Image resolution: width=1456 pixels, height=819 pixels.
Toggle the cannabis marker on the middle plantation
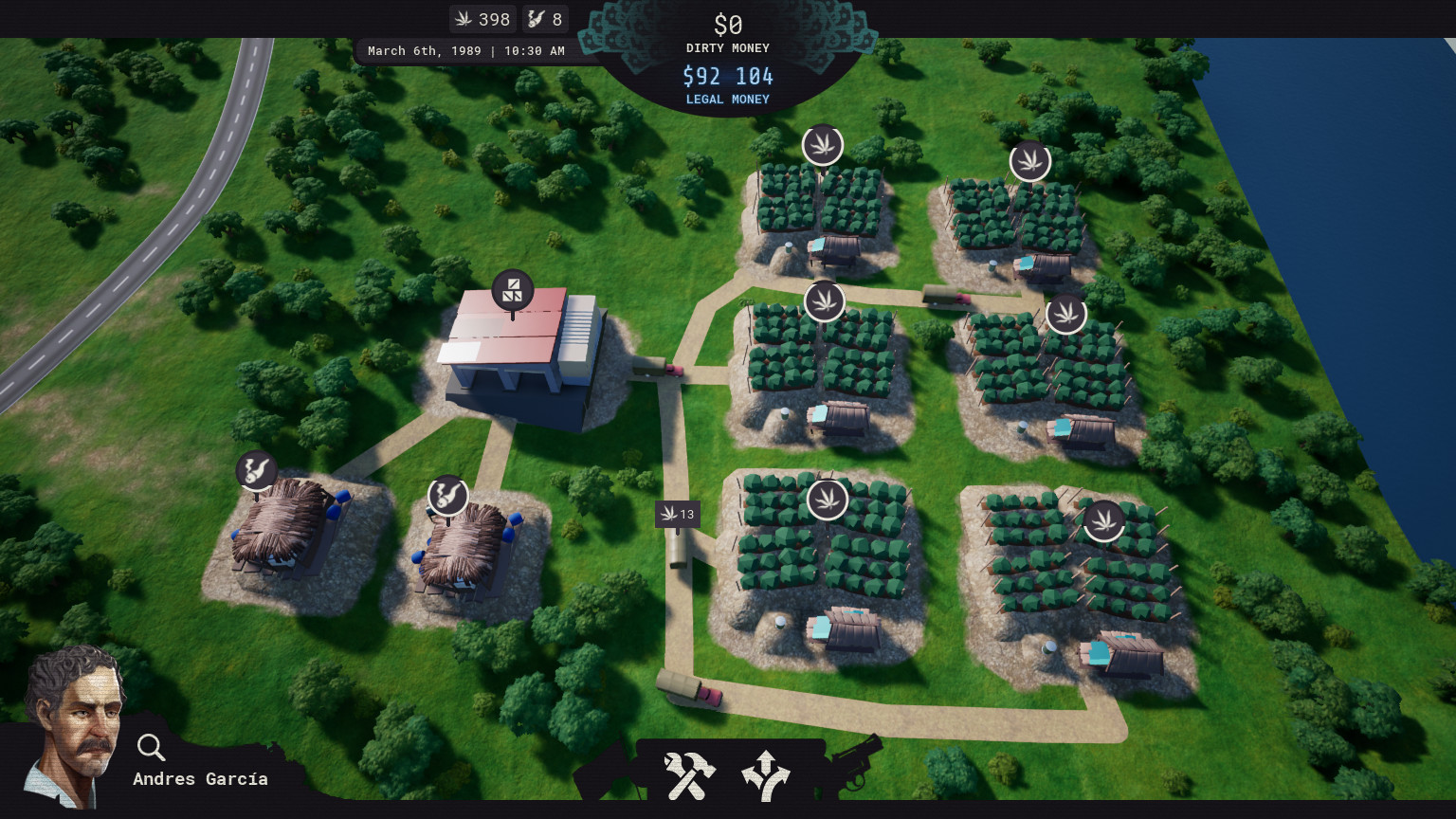pyautogui.click(x=825, y=301)
